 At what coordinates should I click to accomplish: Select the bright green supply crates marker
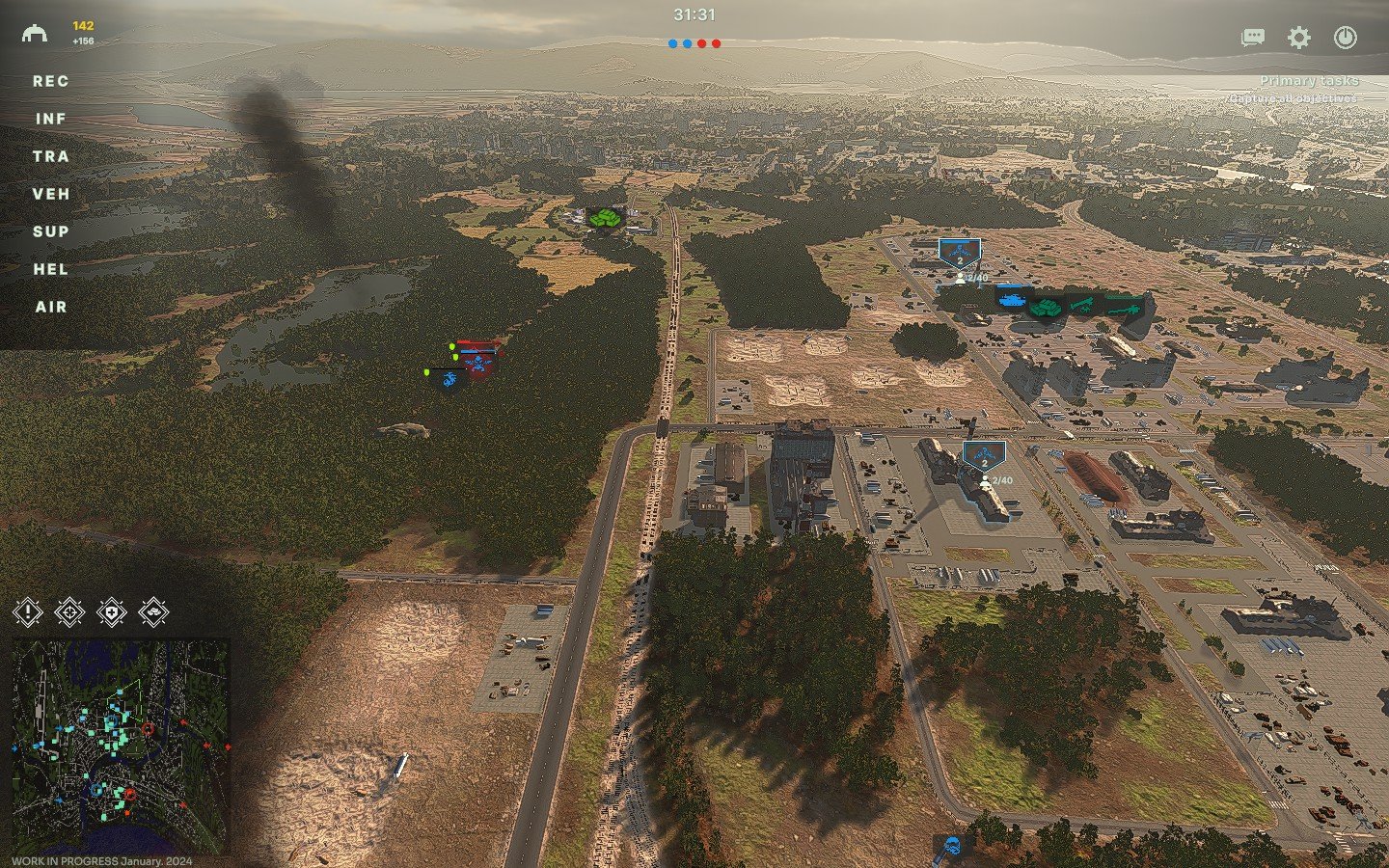point(605,218)
